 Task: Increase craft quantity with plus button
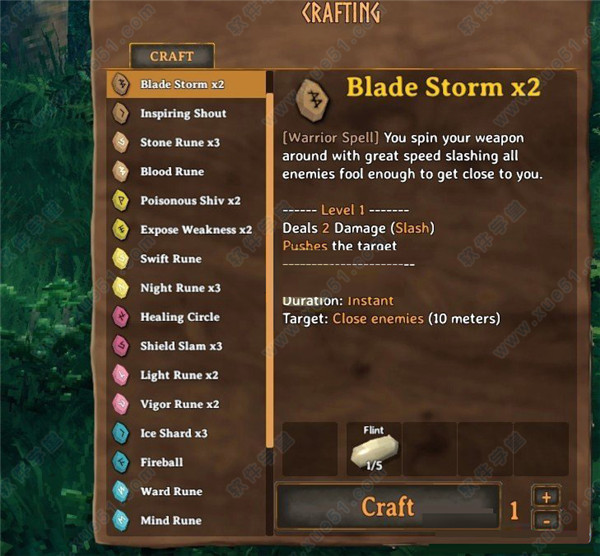click(546, 497)
